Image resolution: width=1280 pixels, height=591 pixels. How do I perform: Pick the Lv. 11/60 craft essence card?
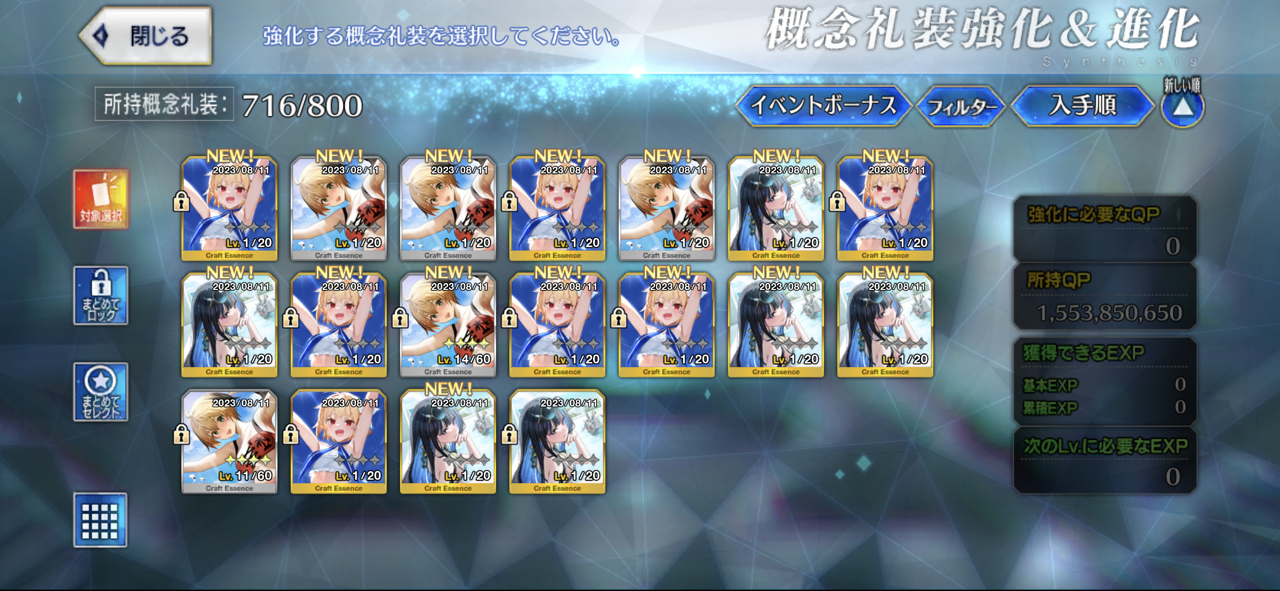click(x=230, y=442)
